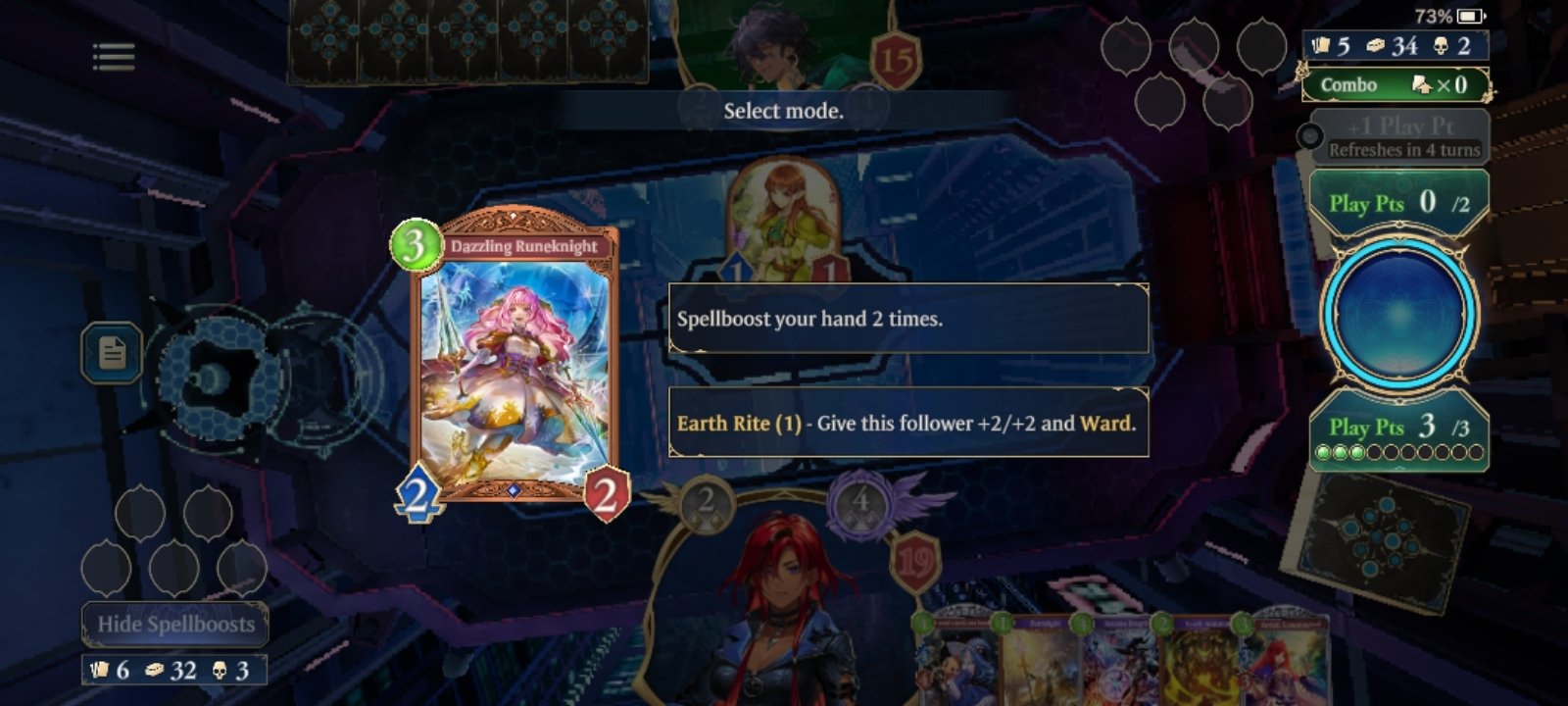1568x706 pixels.
Task: Click opponent's deck icon showing 34 cards
Action: pyautogui.click(x=1372, y=44)
